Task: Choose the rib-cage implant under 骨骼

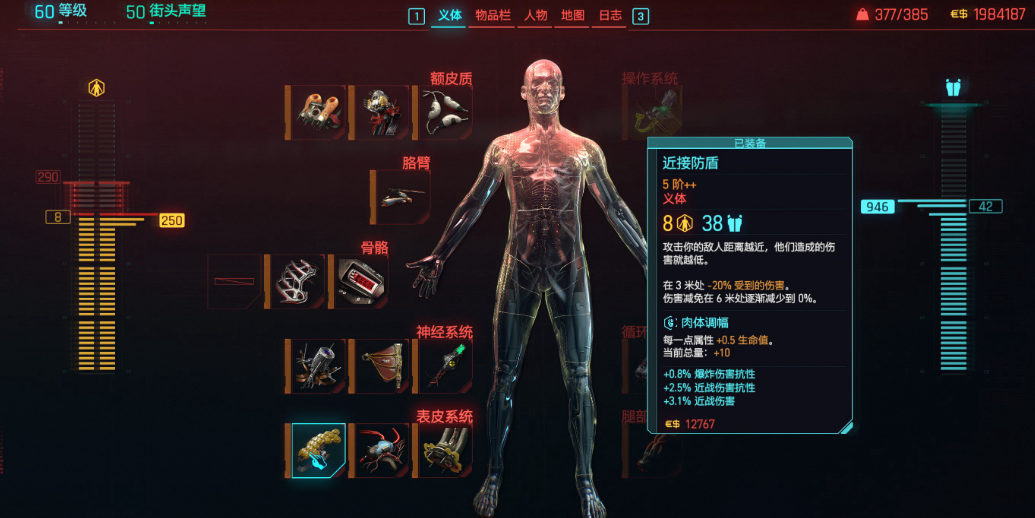Action: (x=297, y=281)
